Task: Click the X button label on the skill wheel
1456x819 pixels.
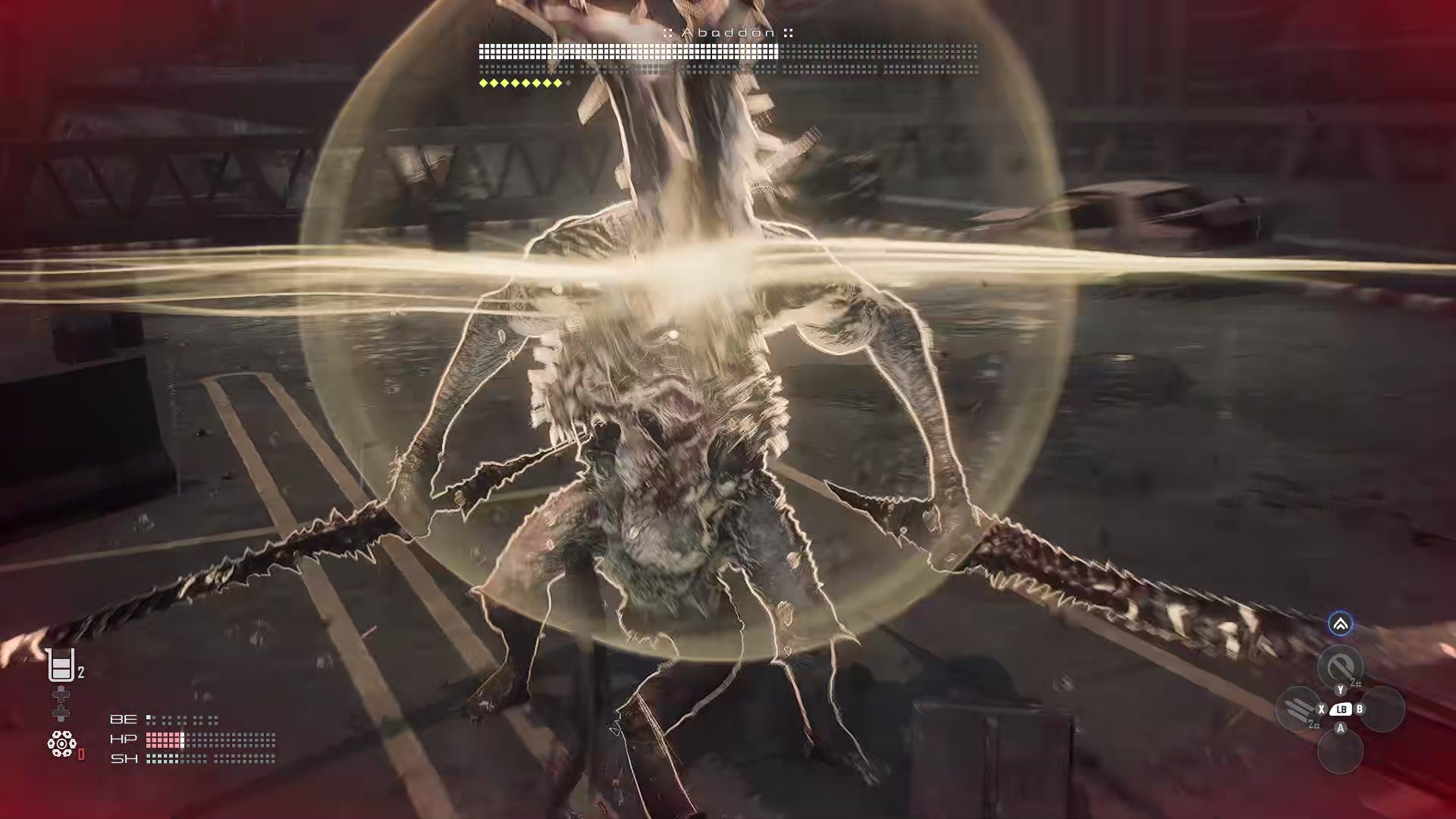Action: click(x=1321, y=709)
